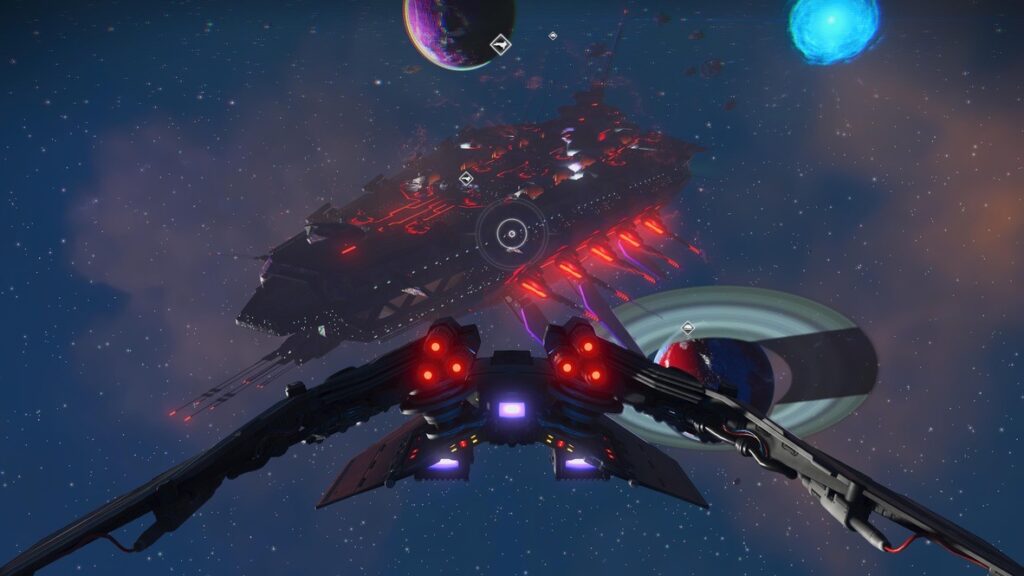Select the diamond marker on the freighter hull
Image resolution: width=1024 pixels, height=576 pixels.
[x=465, y=179]
